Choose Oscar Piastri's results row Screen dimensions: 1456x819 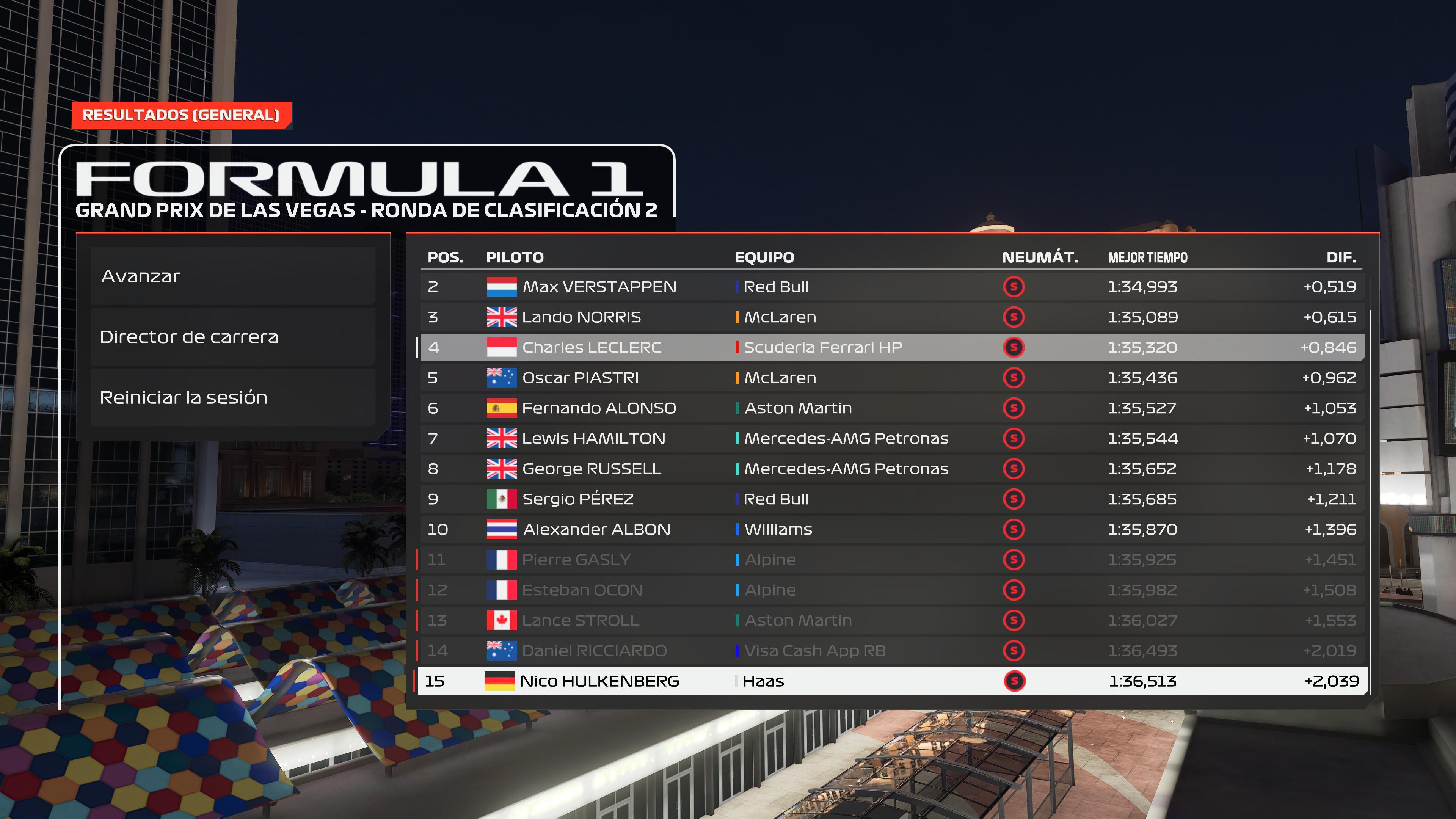892,378
